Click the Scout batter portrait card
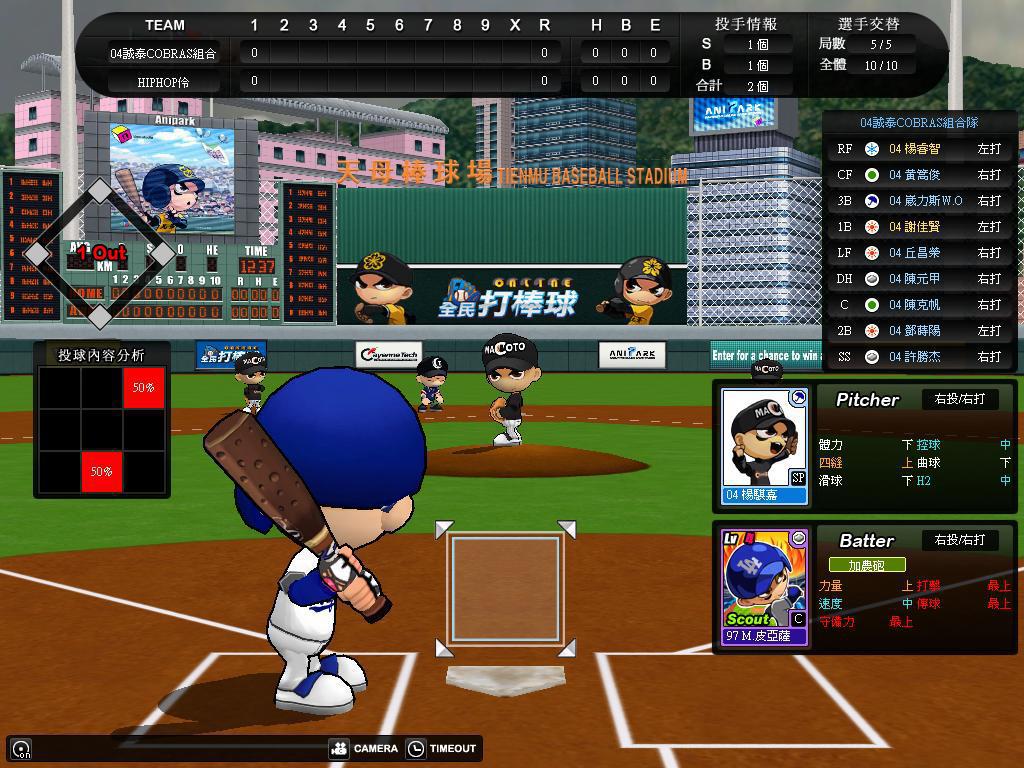 764,587
